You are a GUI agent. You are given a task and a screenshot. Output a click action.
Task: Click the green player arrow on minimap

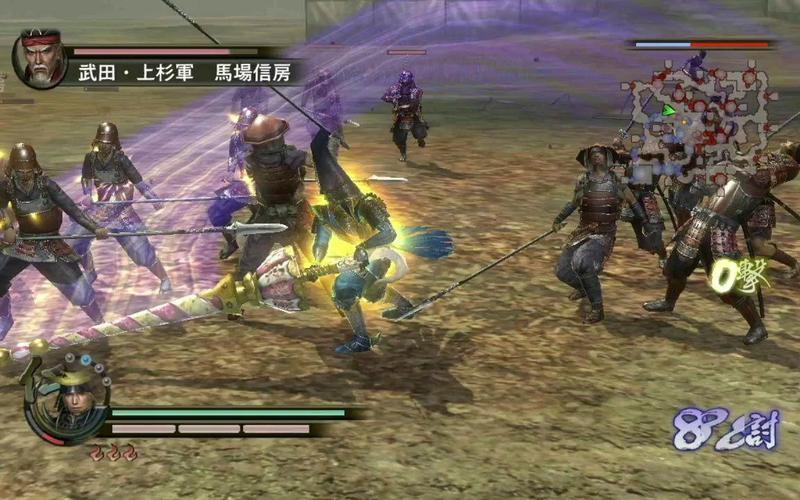coord(669,110)
